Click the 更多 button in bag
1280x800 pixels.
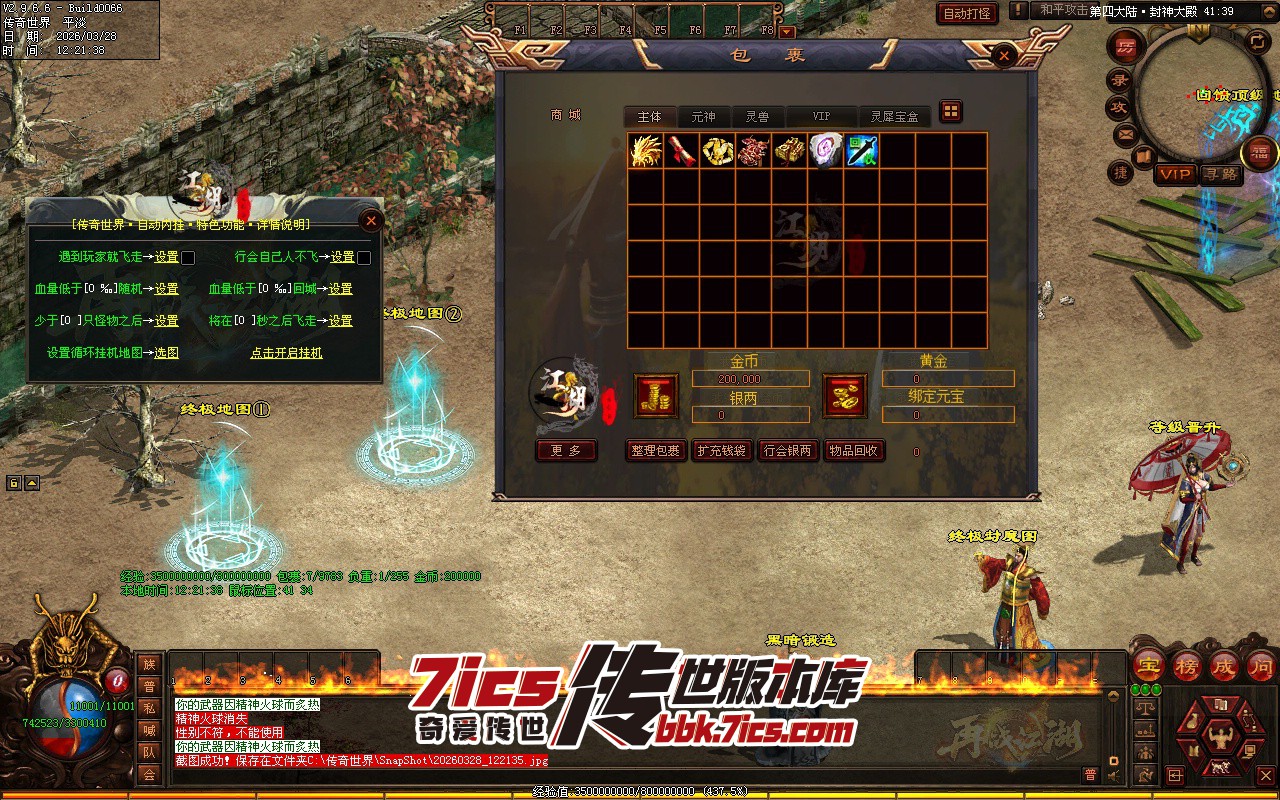tap(566, 451)
